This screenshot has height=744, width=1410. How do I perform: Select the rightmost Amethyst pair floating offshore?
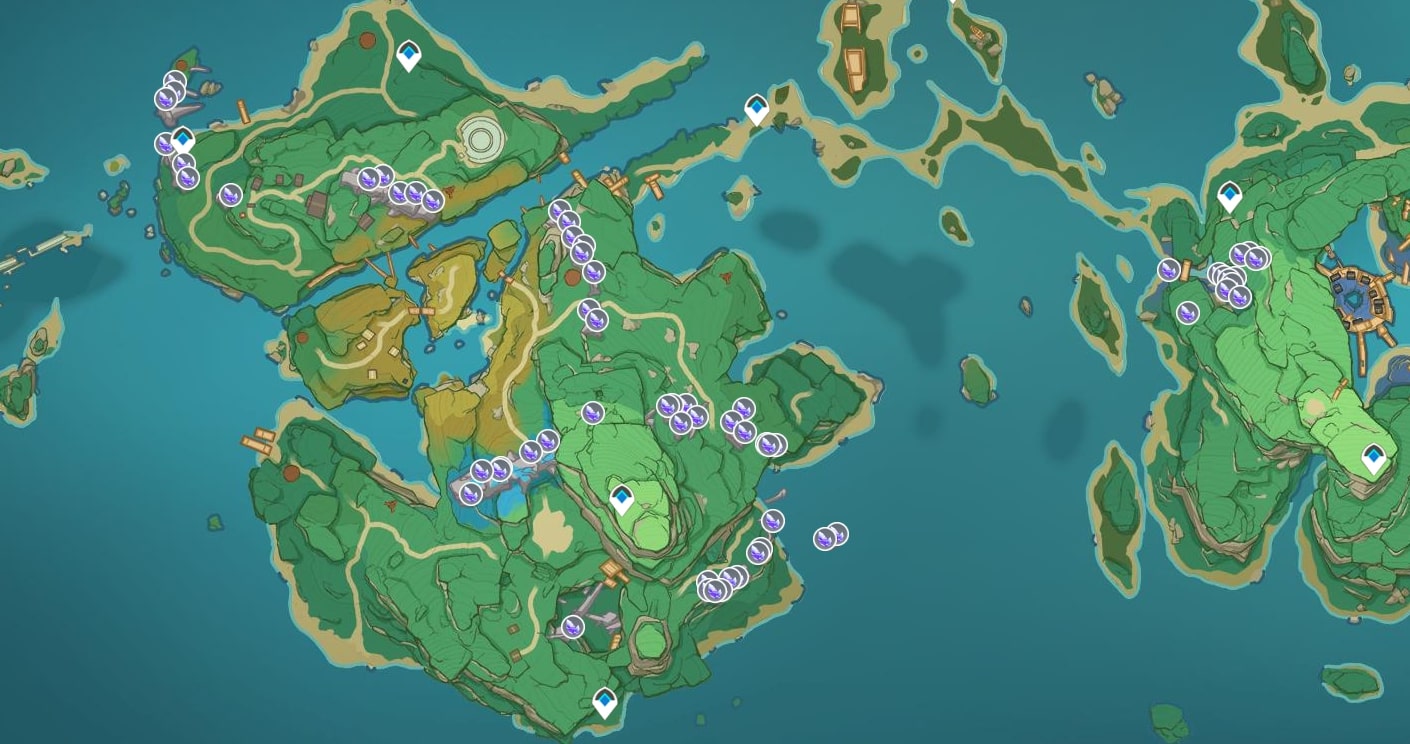(x=831, y=538)
